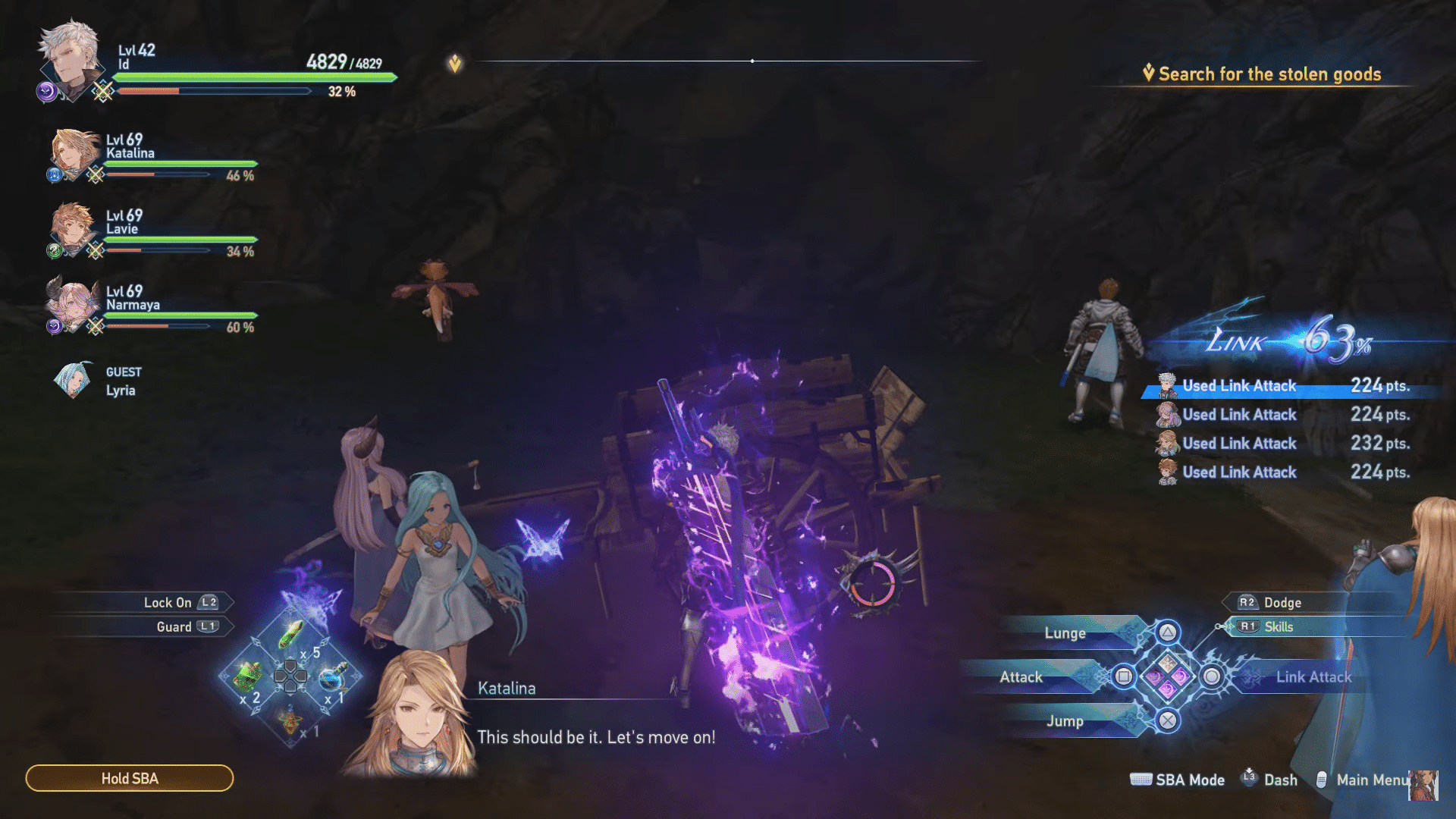Click Katalina's water element orb icon
Screen dimensions: 1456x819
click(55, 174)
